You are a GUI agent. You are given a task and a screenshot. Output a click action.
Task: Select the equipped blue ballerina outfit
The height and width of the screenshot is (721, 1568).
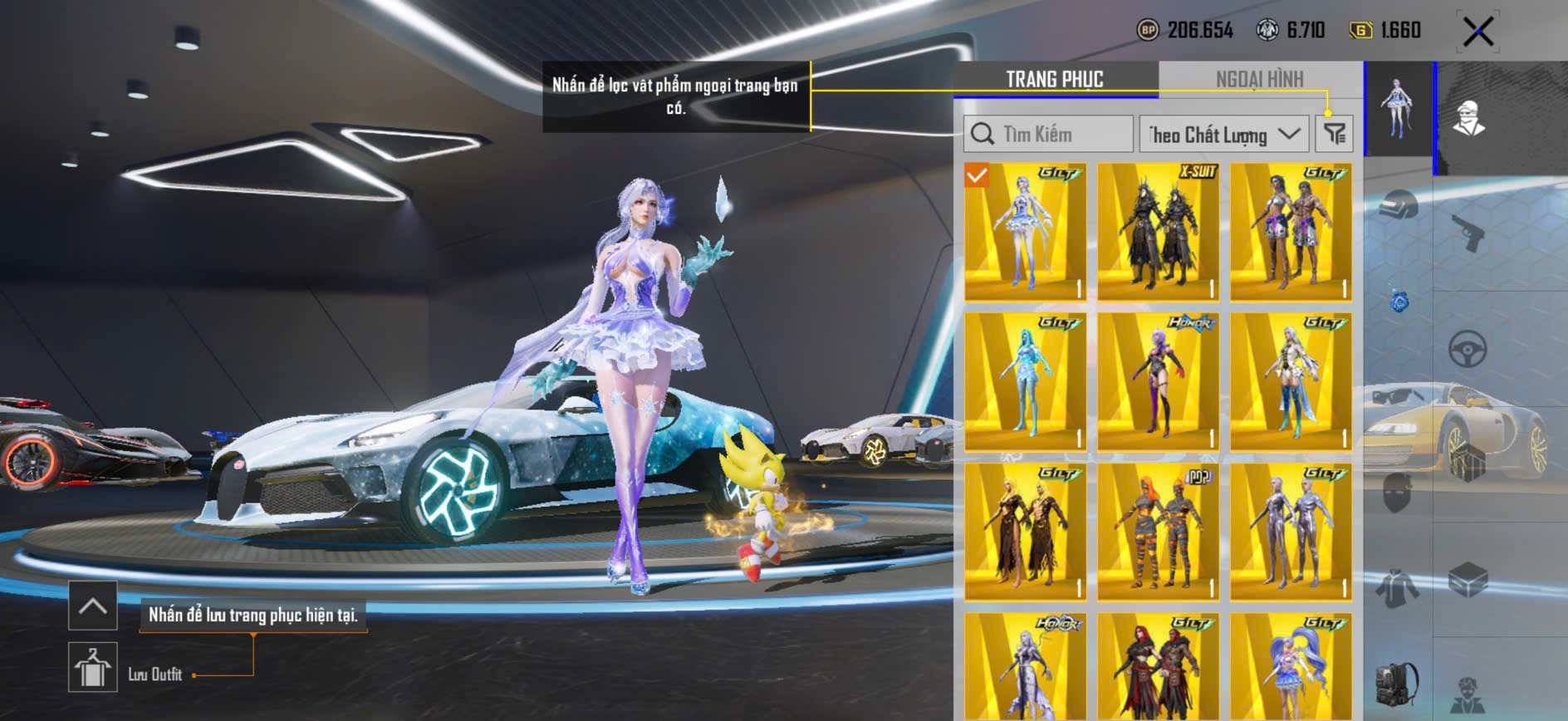(x=1025, y=231)
